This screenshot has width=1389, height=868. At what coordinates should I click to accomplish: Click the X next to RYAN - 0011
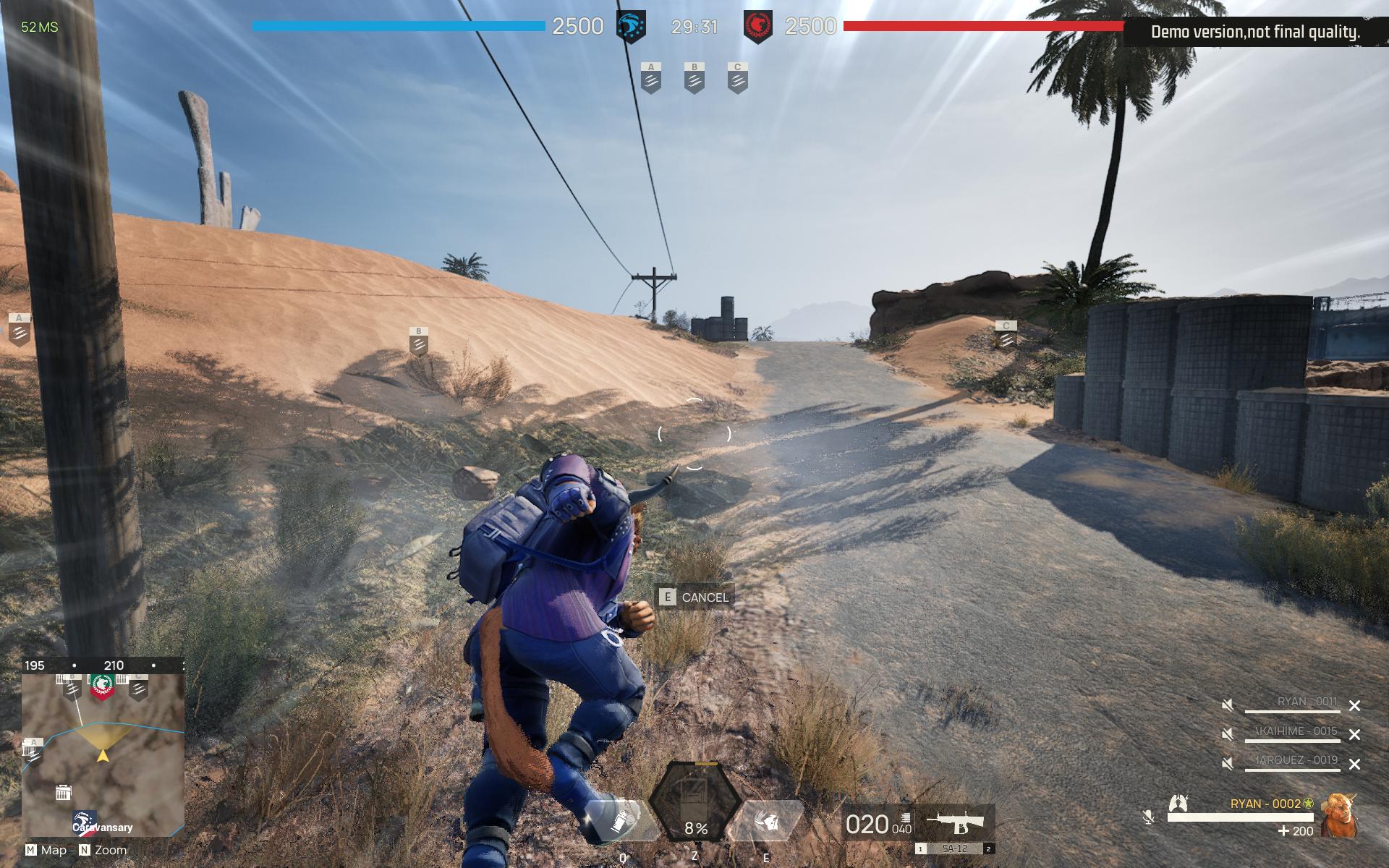click(x=1354, y=706)
